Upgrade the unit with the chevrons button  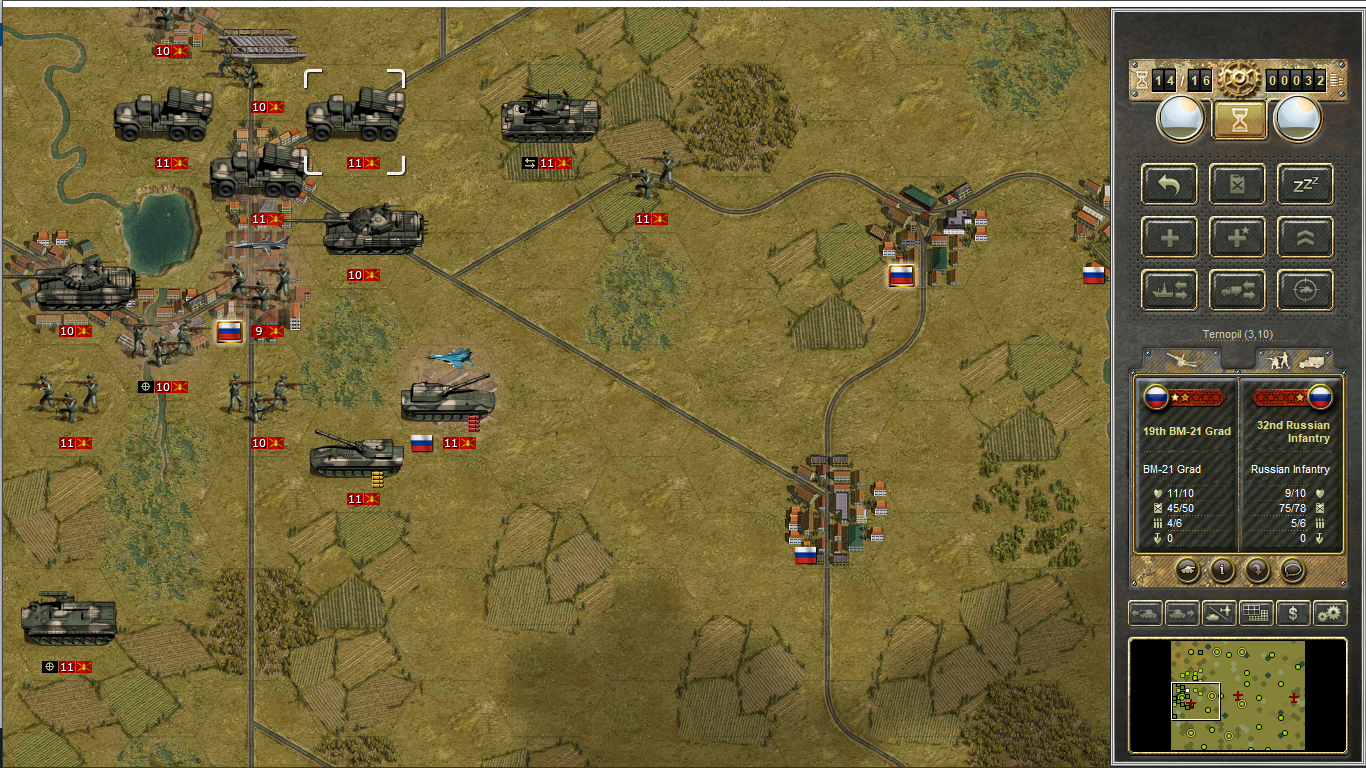coord(1305,237)
